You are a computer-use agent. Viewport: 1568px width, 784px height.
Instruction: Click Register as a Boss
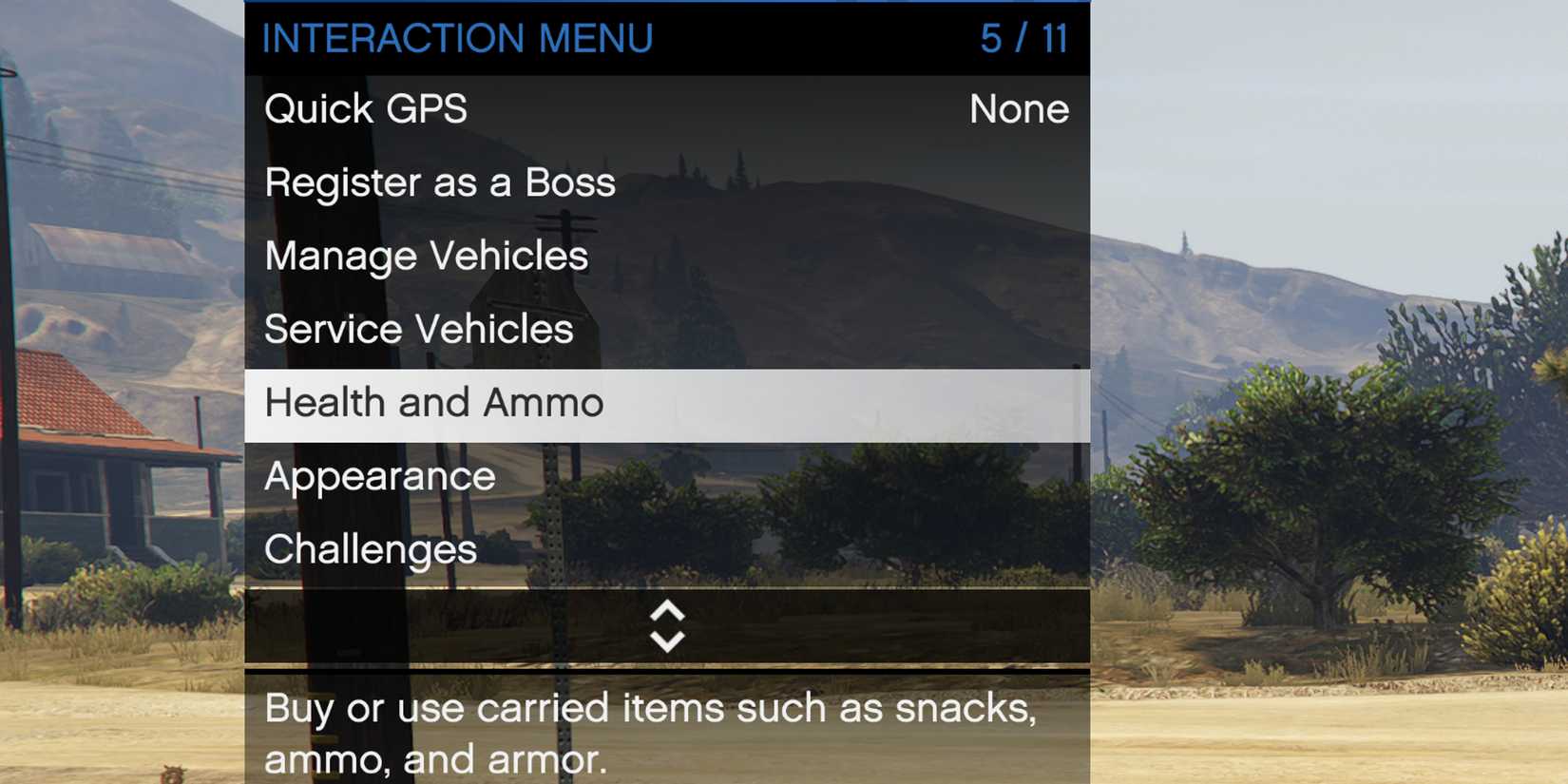click(440, 182)
